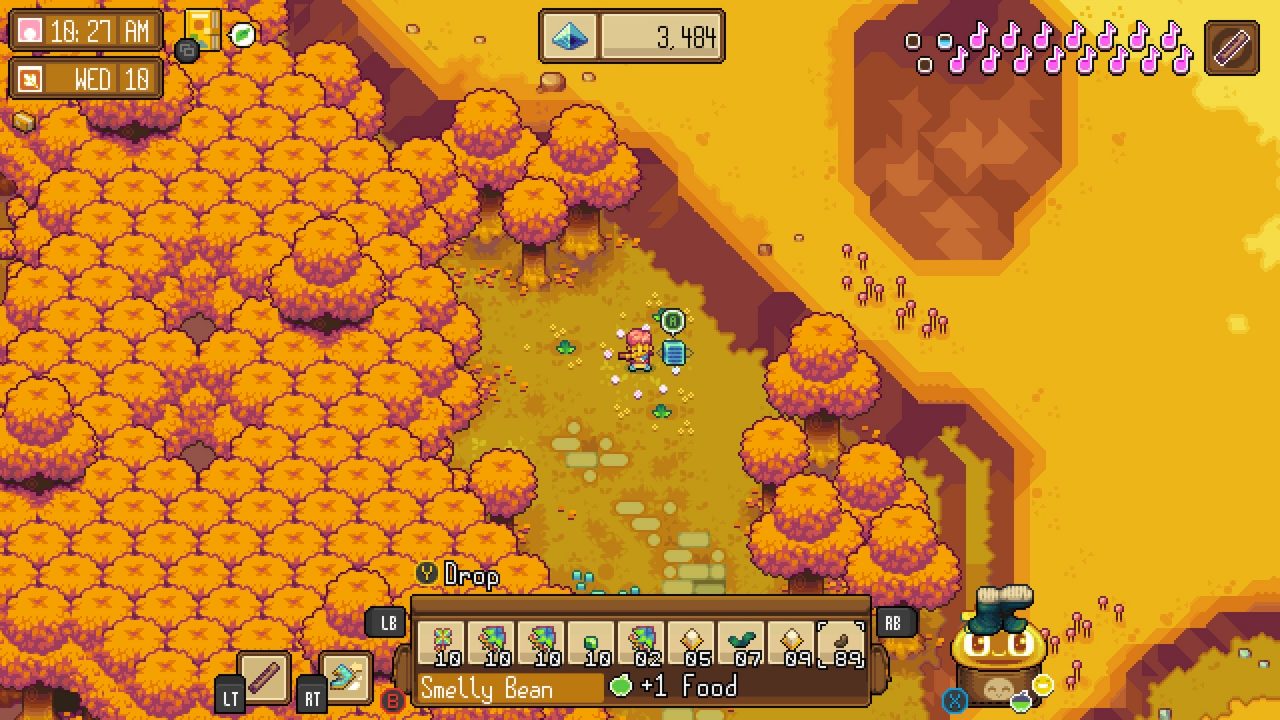Click the diamond currency icon at the top
This screenshot has height=720, width=1280.
click(568, 36)
